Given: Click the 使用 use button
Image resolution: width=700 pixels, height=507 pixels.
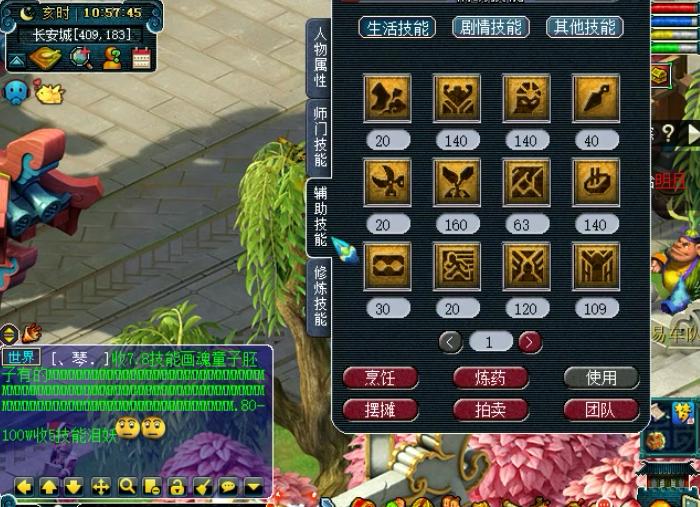Looking at the screenshot, I should tap(600, 378).
